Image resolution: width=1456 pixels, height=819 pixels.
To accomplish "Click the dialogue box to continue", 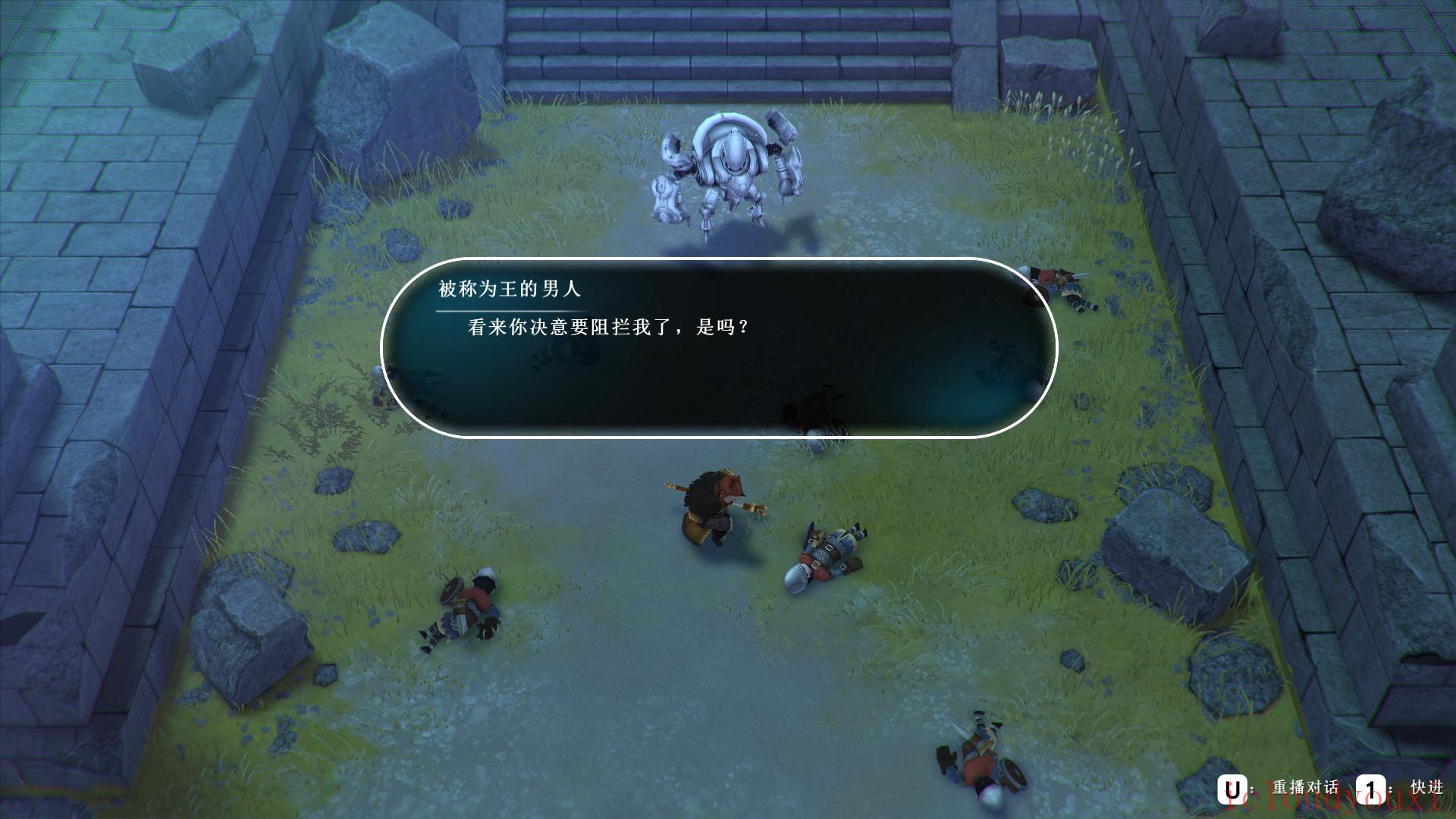I will tap(719, 348).
